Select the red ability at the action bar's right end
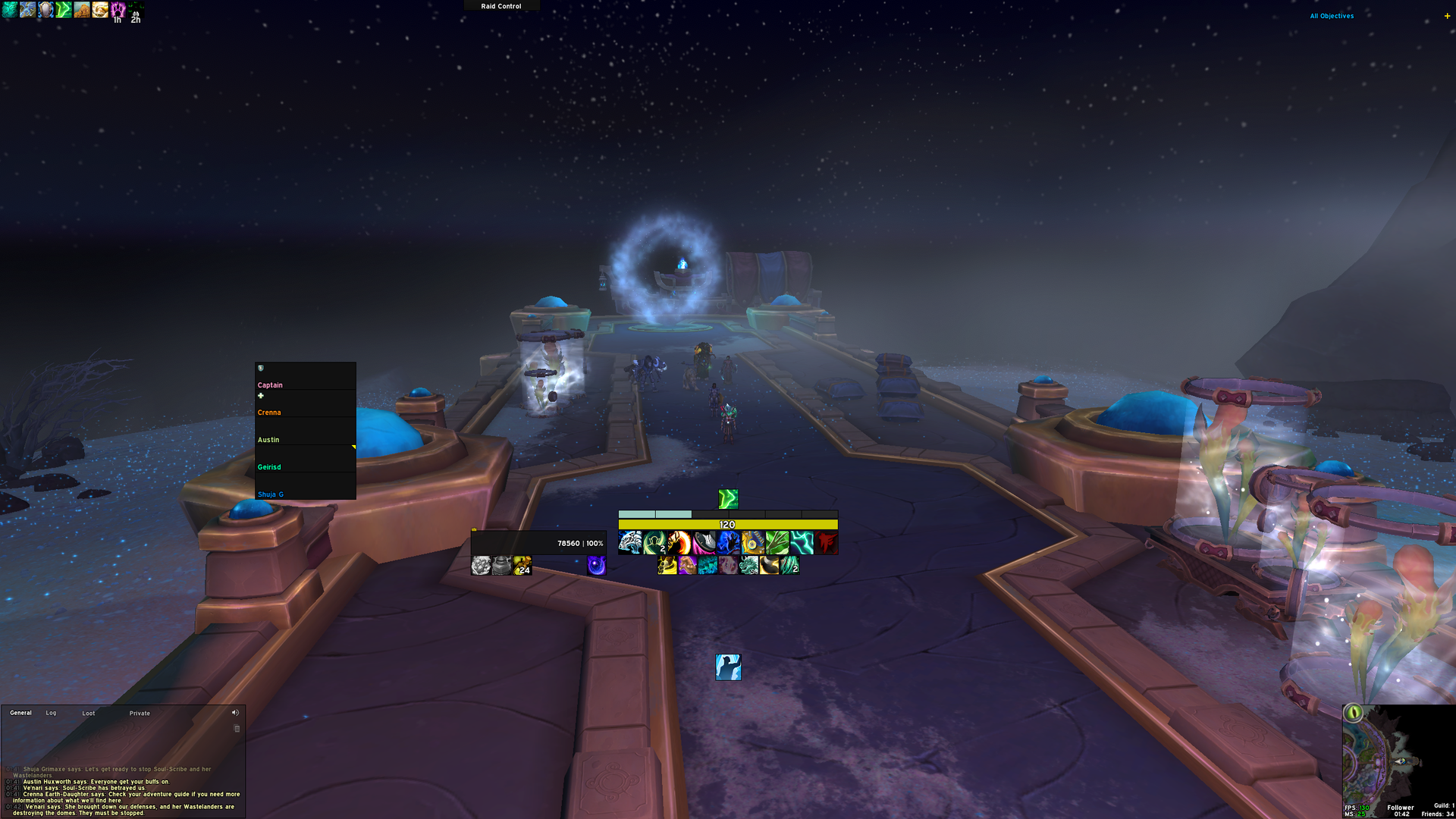This screenshot has width=1456, height=819. (829, 542)
